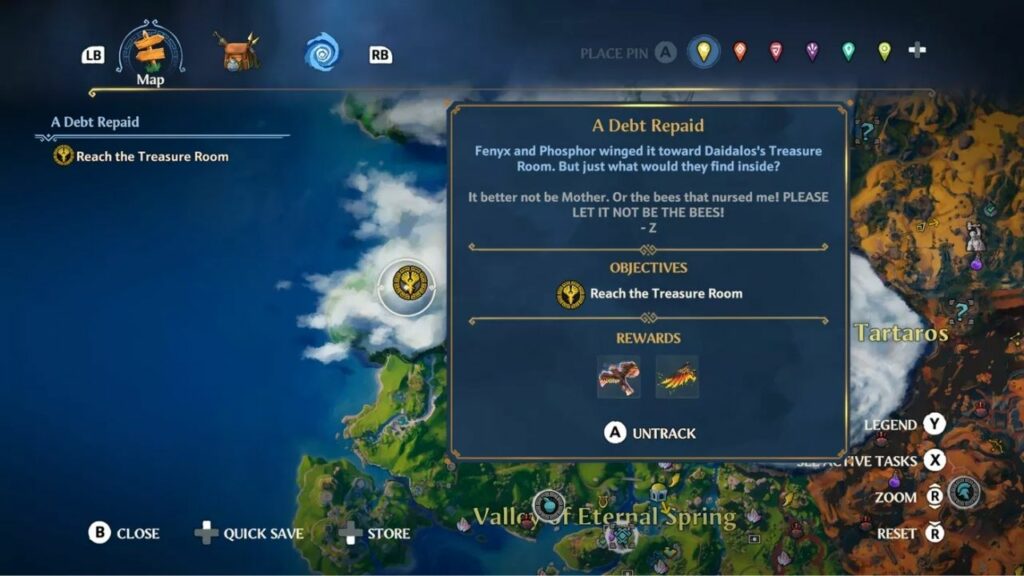Screen dimensions: 1024x576
Task: View the bird reward icon
Action: pos(619,377)
